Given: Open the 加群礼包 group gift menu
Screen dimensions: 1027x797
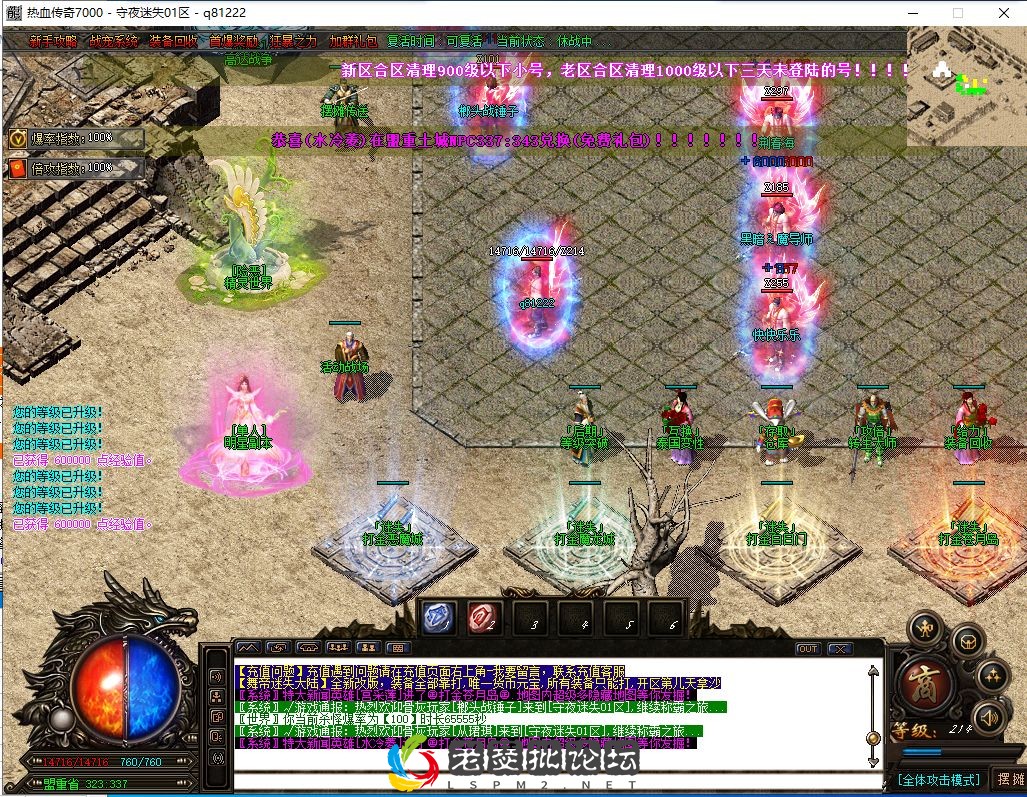Looking at the screenshot, I should click(353, 42).
